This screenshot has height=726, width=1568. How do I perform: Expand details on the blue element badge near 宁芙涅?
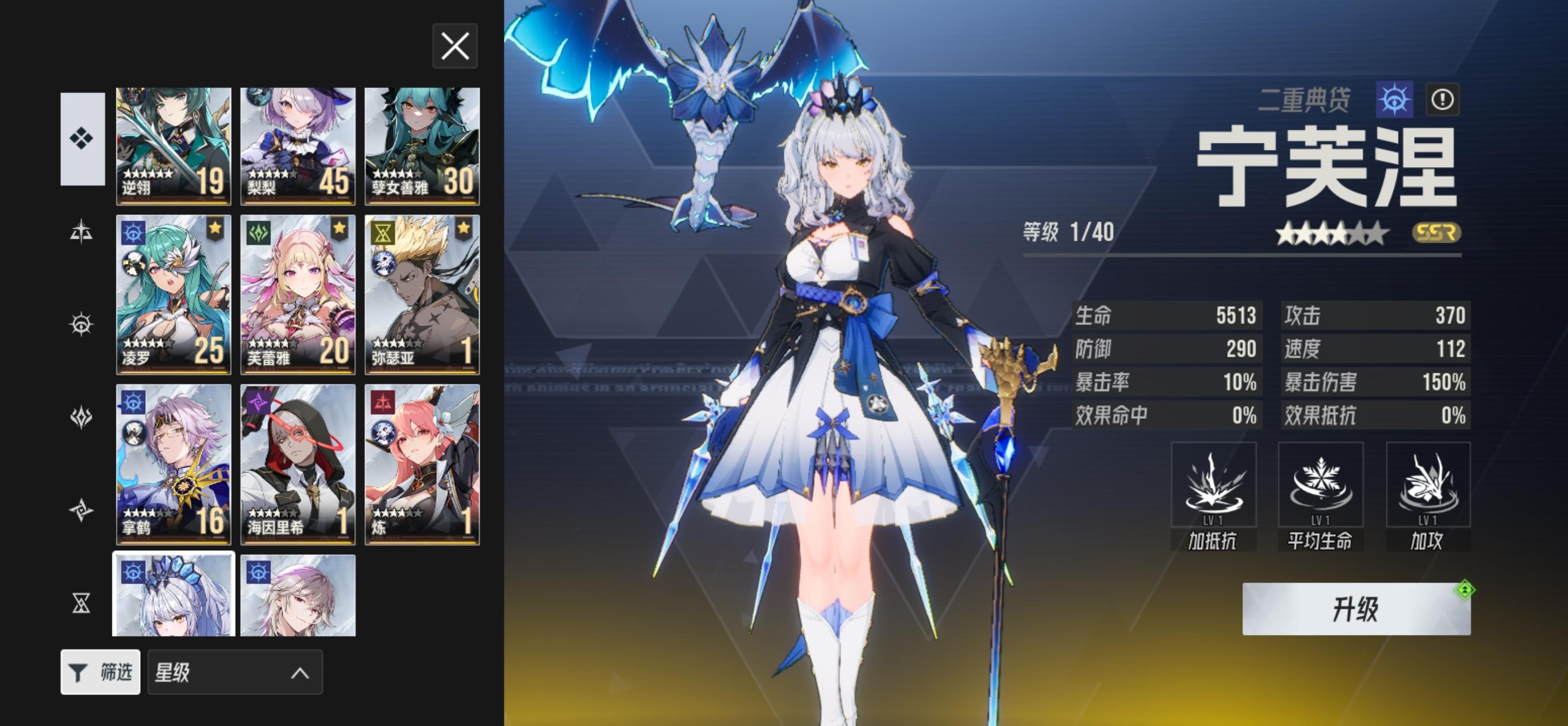(x=1394, y=100)
